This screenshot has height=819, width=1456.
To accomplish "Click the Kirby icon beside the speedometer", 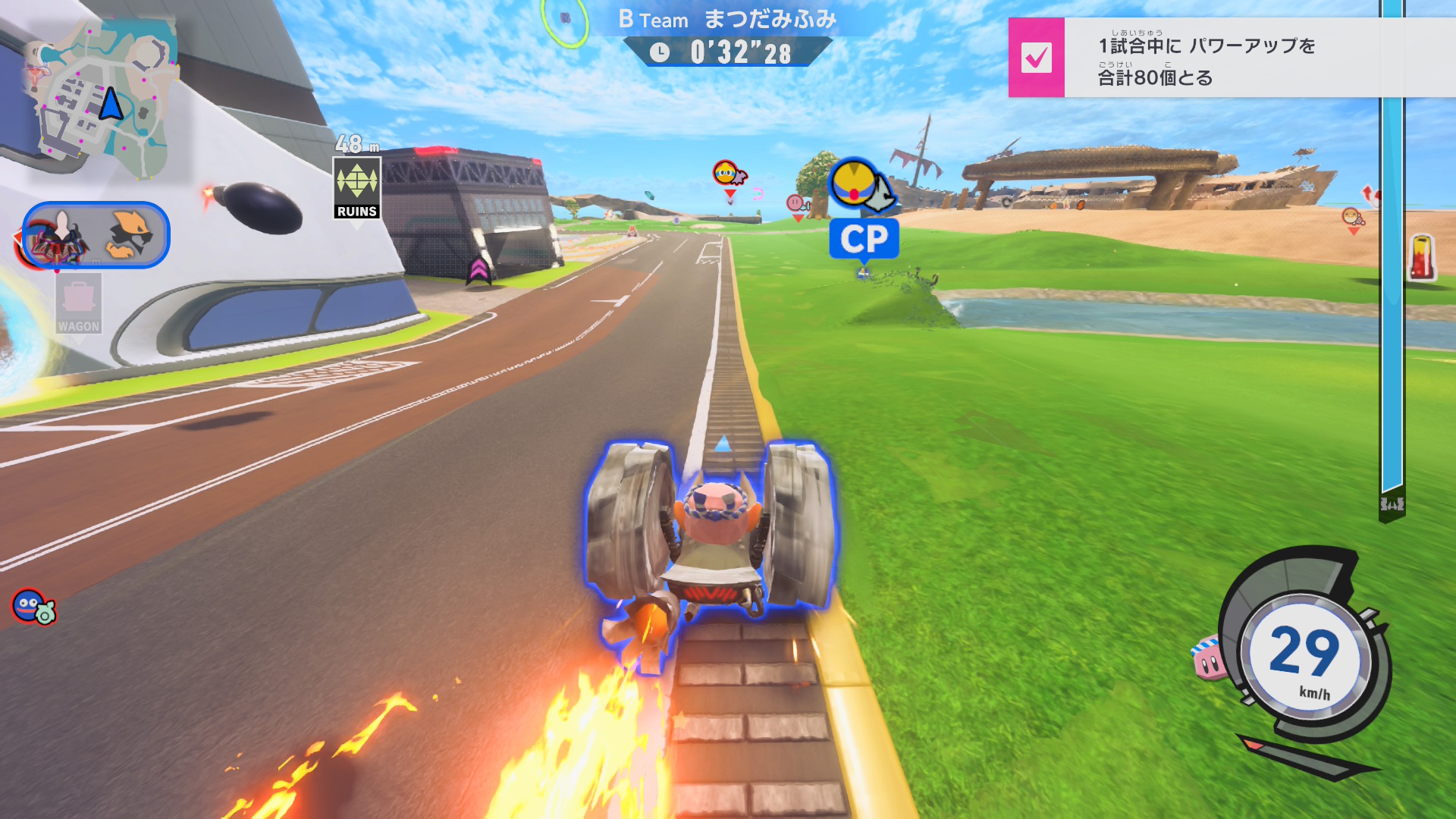I will click(1210, 658).
